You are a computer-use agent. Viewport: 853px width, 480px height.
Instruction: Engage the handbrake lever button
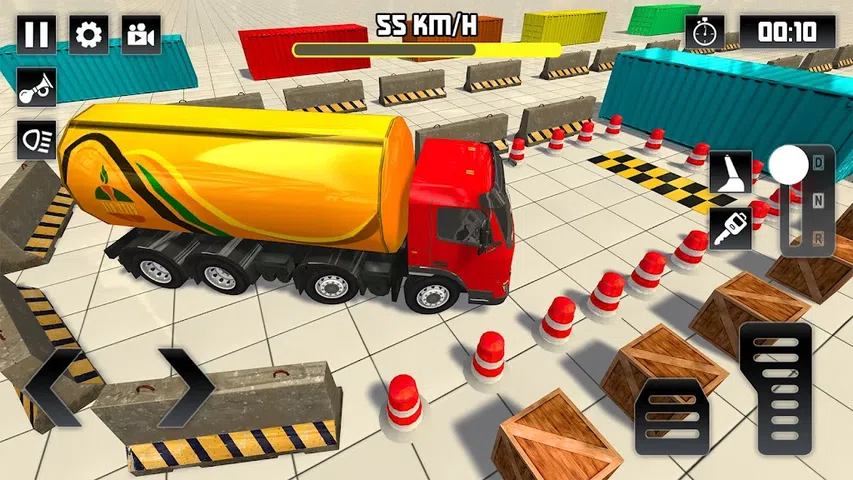click(x=730, y=175)
